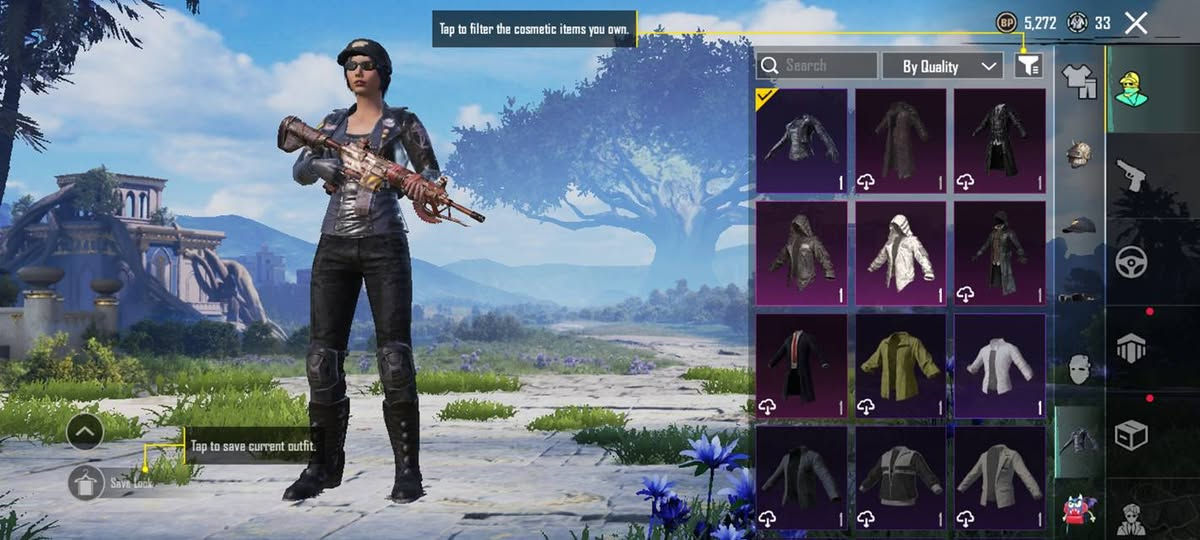Close the wardrobe with the X button

(1136, 23)
